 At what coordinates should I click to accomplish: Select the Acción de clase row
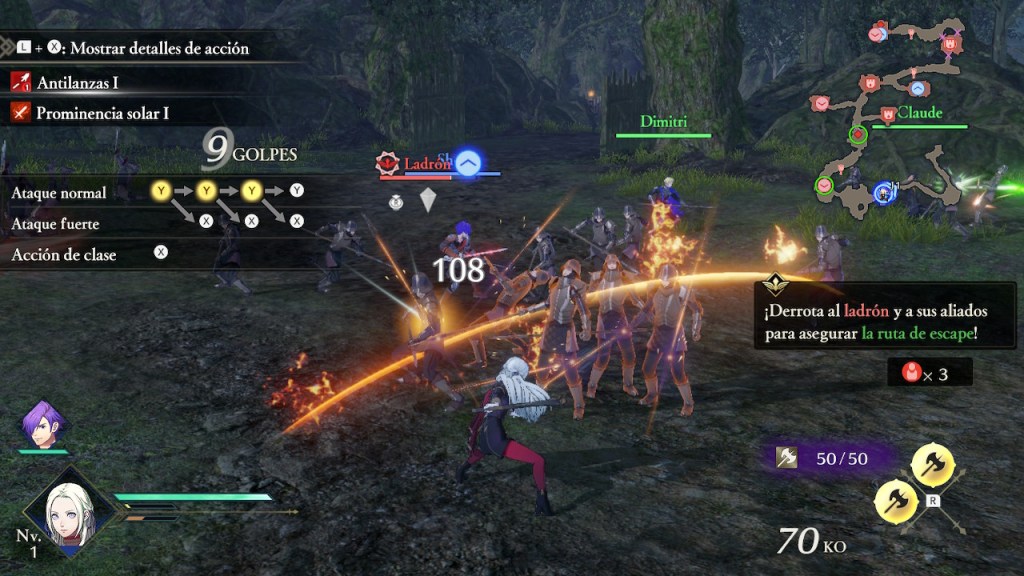(x=64, y=254)
